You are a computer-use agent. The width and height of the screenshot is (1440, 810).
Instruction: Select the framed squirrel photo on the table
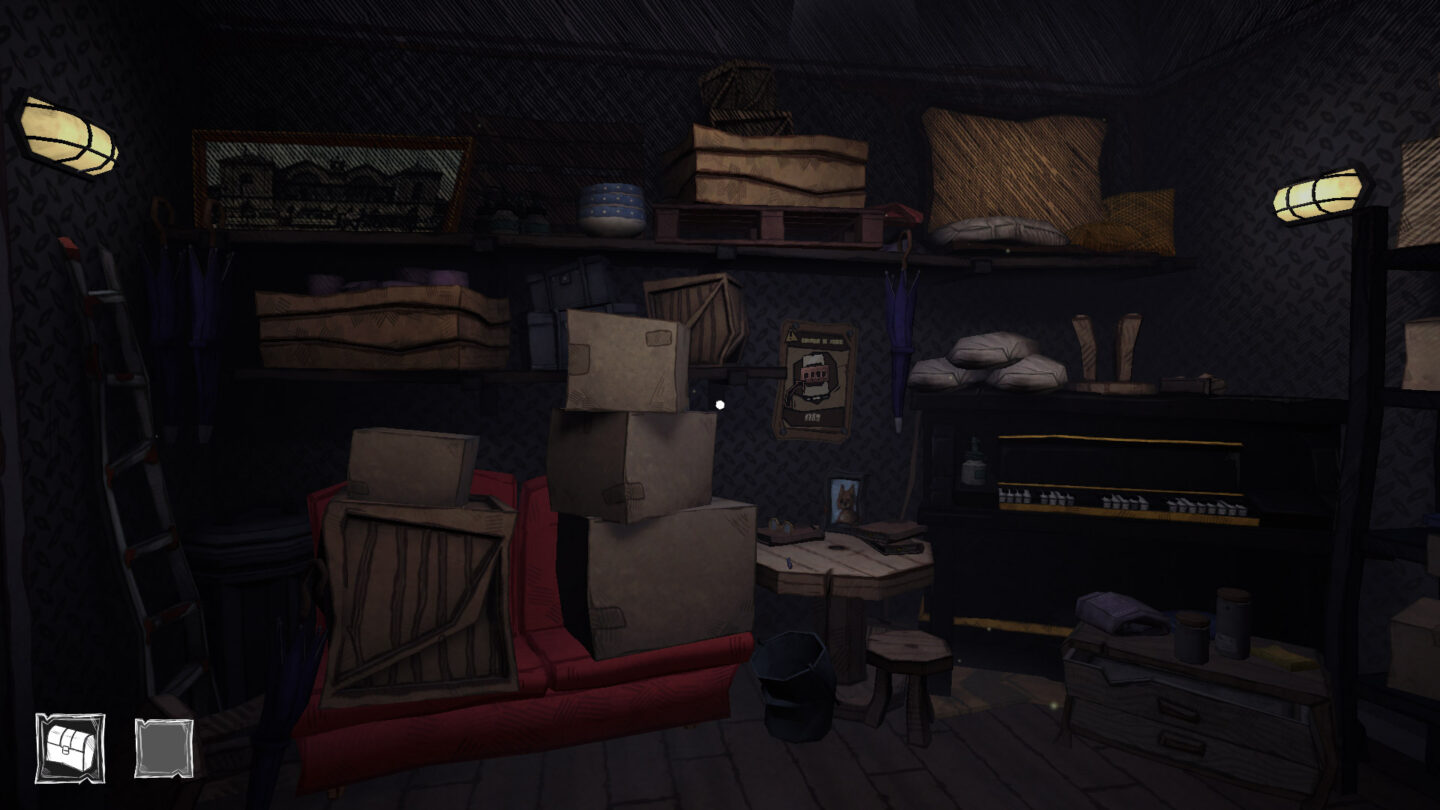(843, 500)
